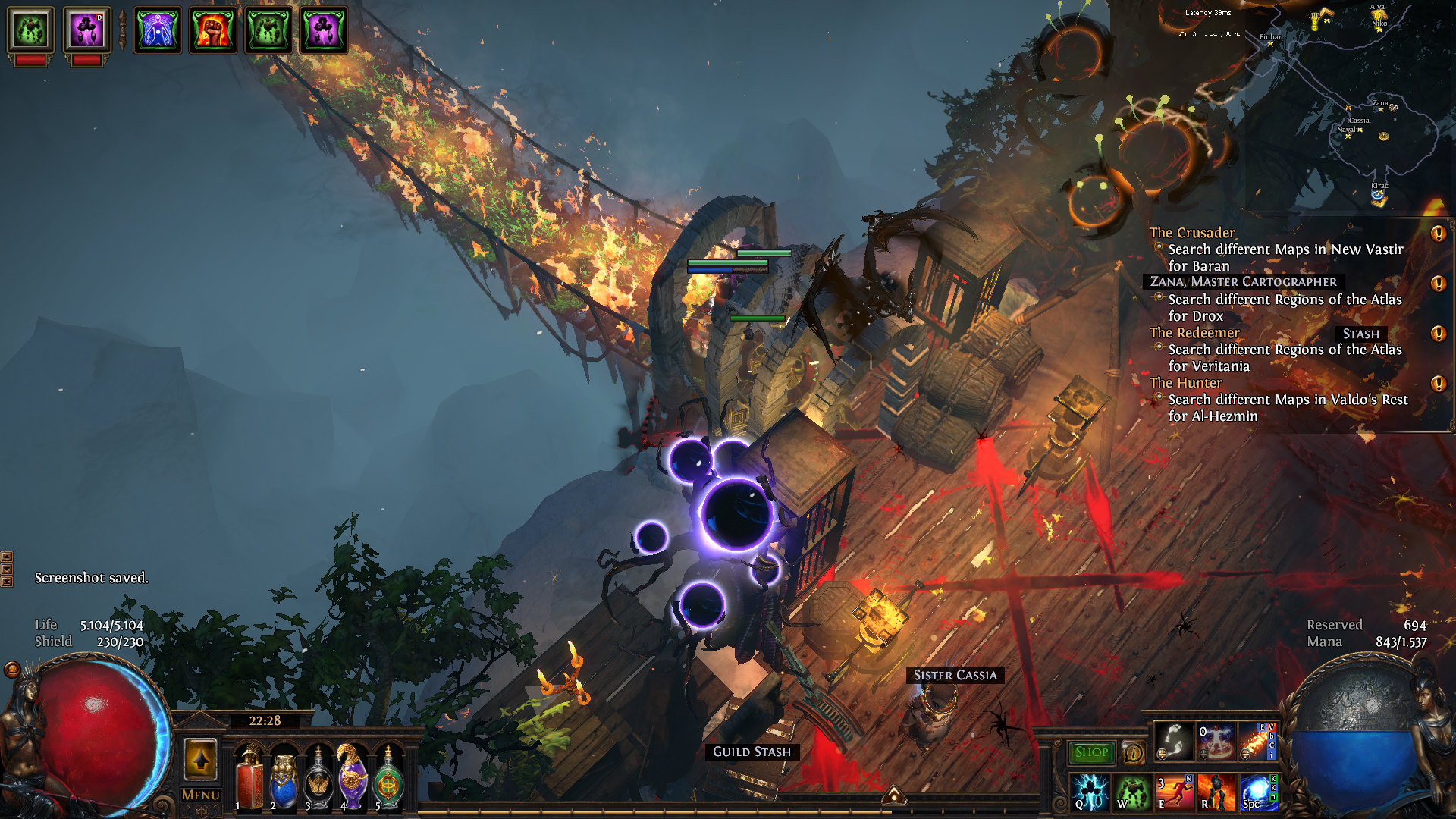This screenshot has height=819, width=1456.
Task: Select the white footprints move skill
Action: pos(1173,741)
